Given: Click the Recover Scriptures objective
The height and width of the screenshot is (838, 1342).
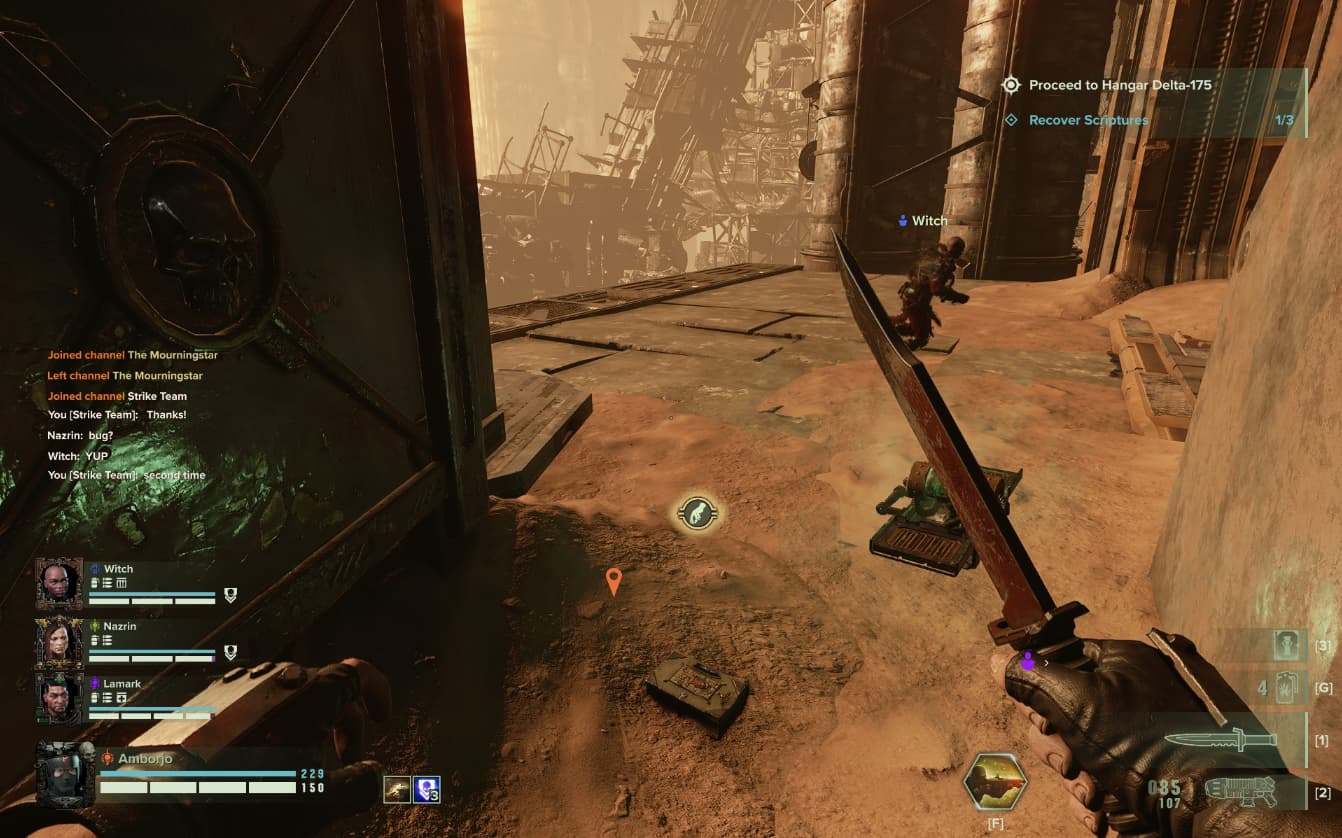Looking at the screenshot, I should pos(1088,120).
